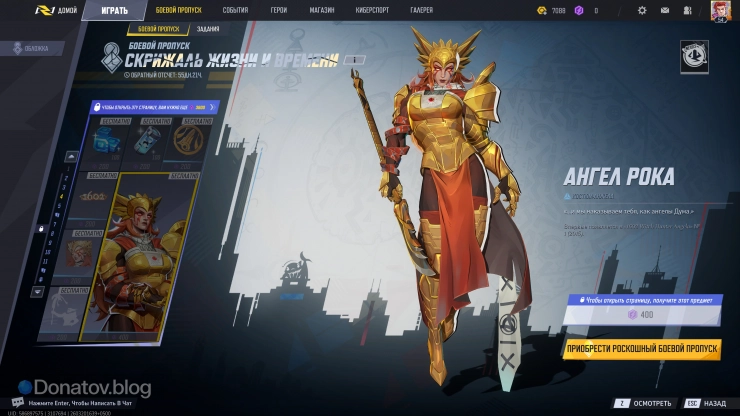
Task: Unlock the item for 400 tokens
Action: click(x=641, y=316)
